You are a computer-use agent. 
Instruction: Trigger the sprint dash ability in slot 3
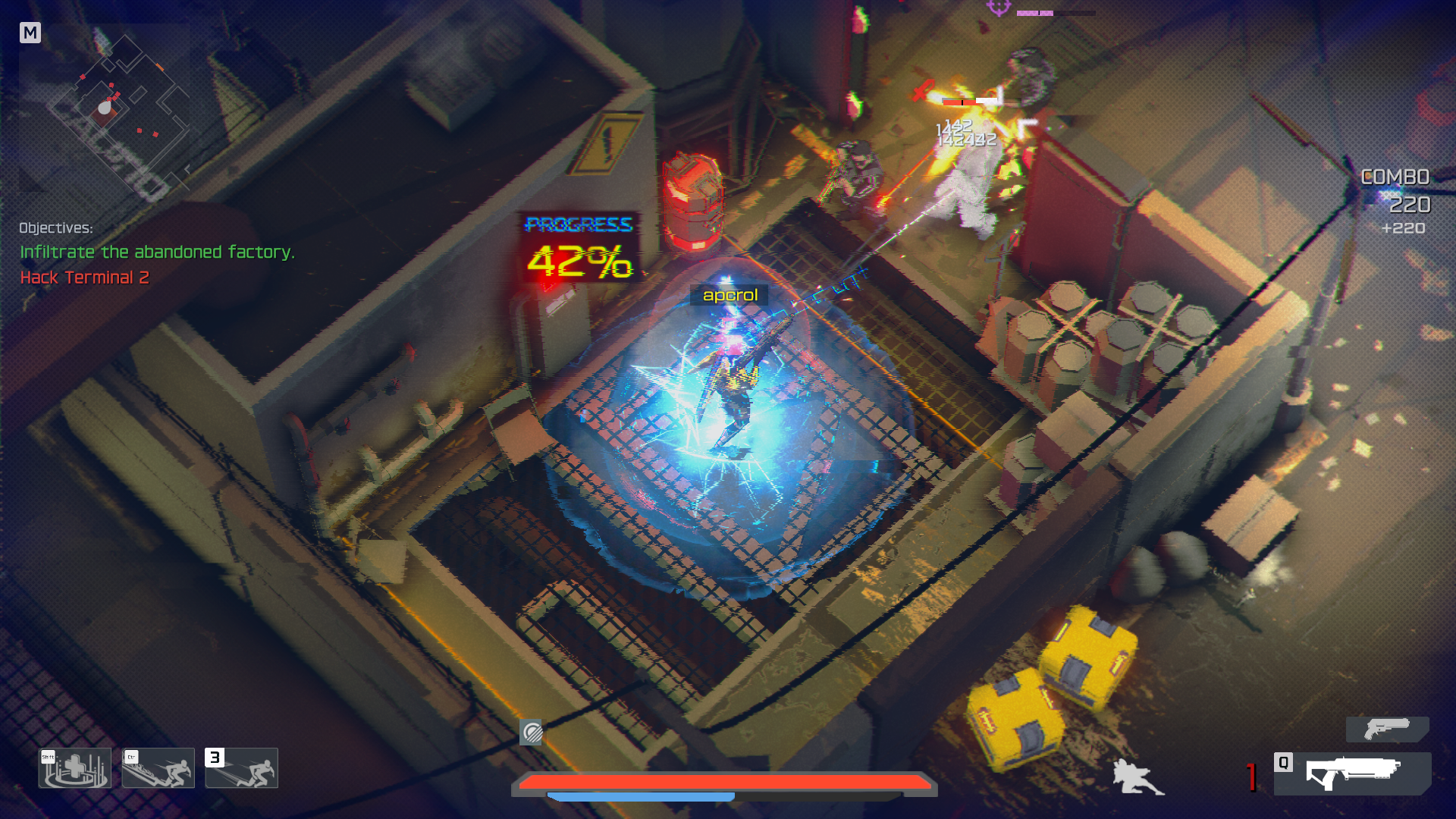pyautogui.click(x=242, y=768)
